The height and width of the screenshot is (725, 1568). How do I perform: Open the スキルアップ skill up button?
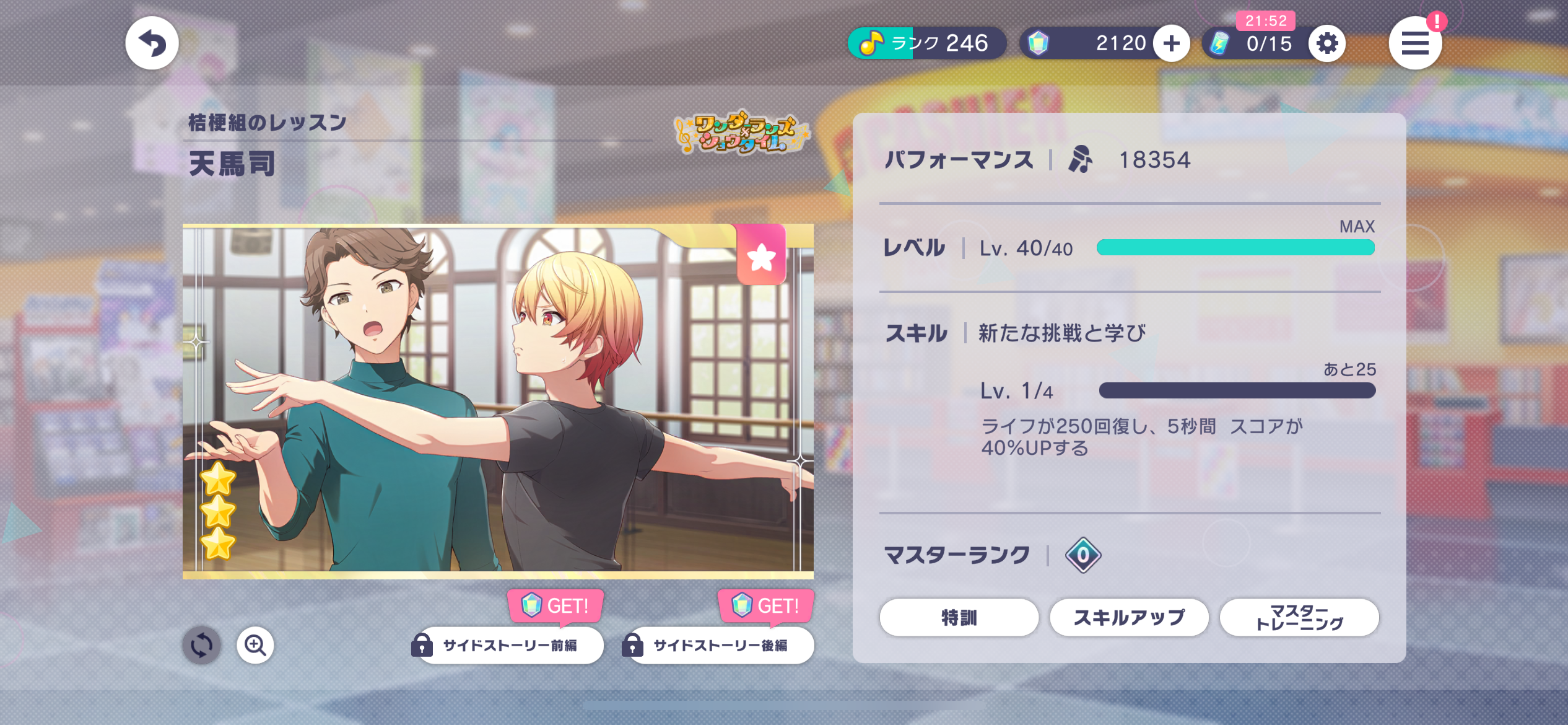[1129, 617]
